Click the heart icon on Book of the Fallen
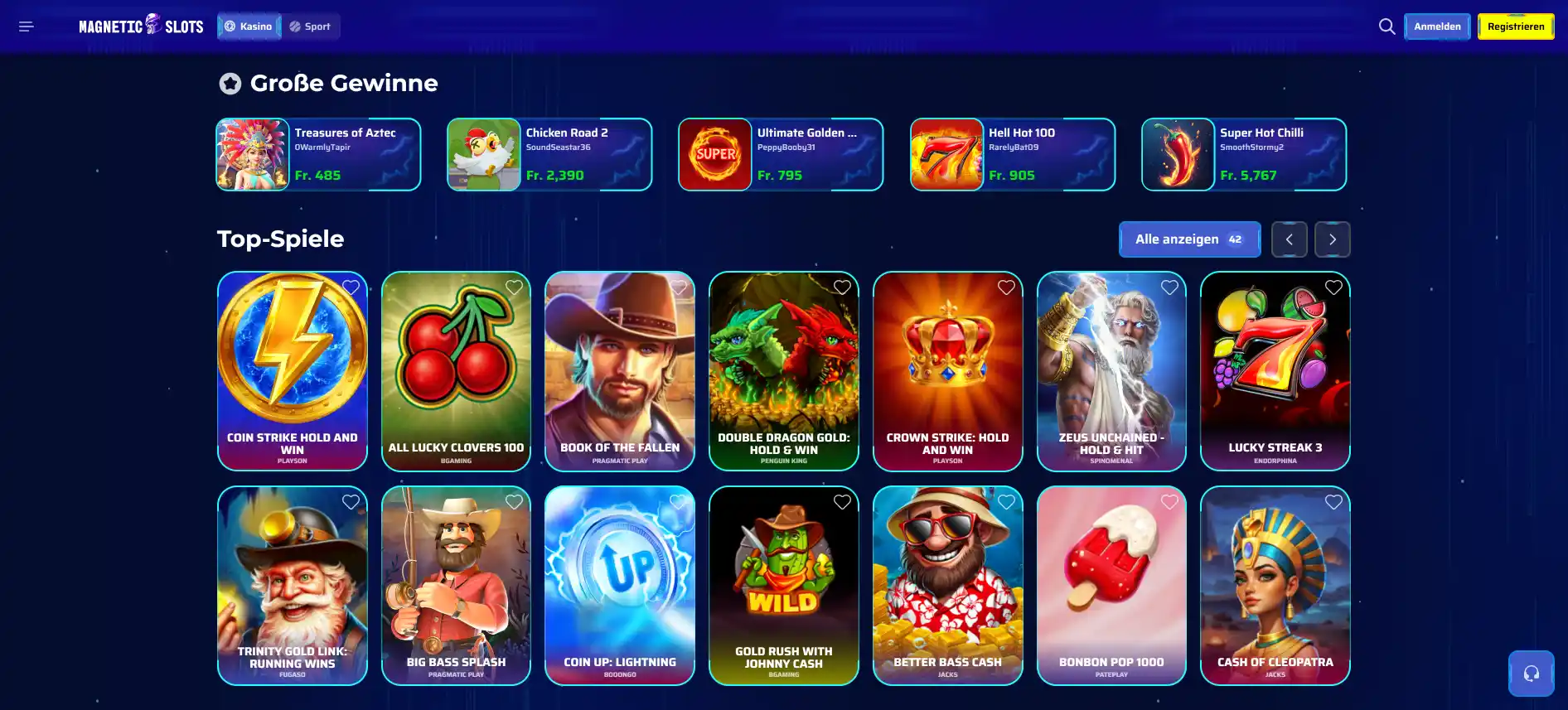The image size is (1568, 710). click(680, 287)
